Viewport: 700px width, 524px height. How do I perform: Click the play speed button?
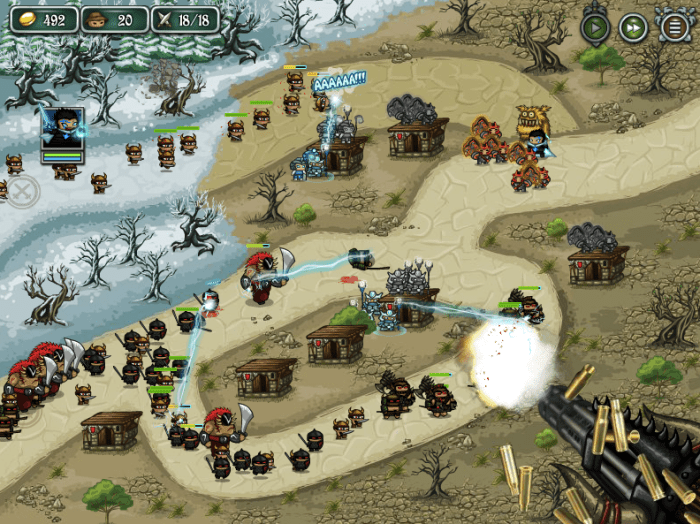pos(595,27)
